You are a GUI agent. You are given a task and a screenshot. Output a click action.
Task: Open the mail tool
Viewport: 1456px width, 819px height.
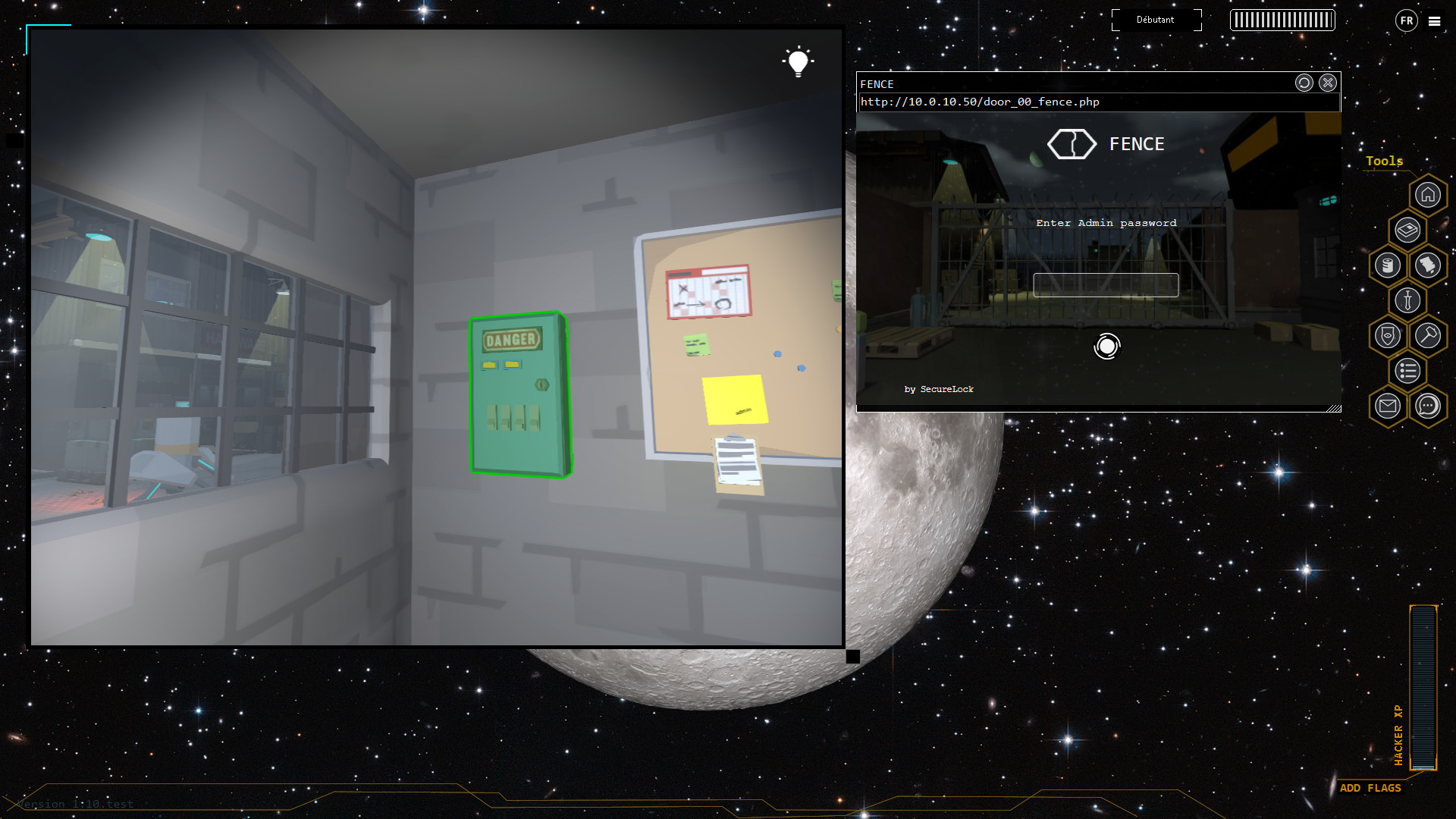(x=1387, y=406)
